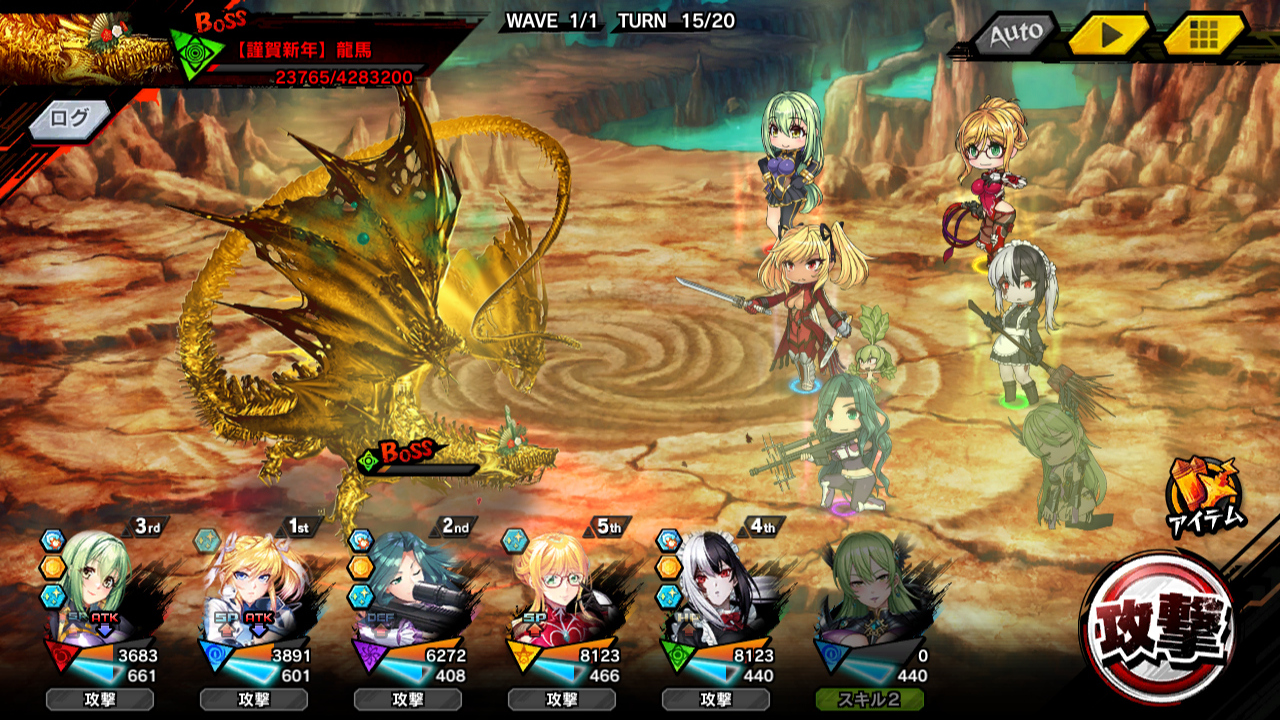The image size is (1280, 720).
Task: Click the yellow play speed button
Action: click(x=1108, y=36)
